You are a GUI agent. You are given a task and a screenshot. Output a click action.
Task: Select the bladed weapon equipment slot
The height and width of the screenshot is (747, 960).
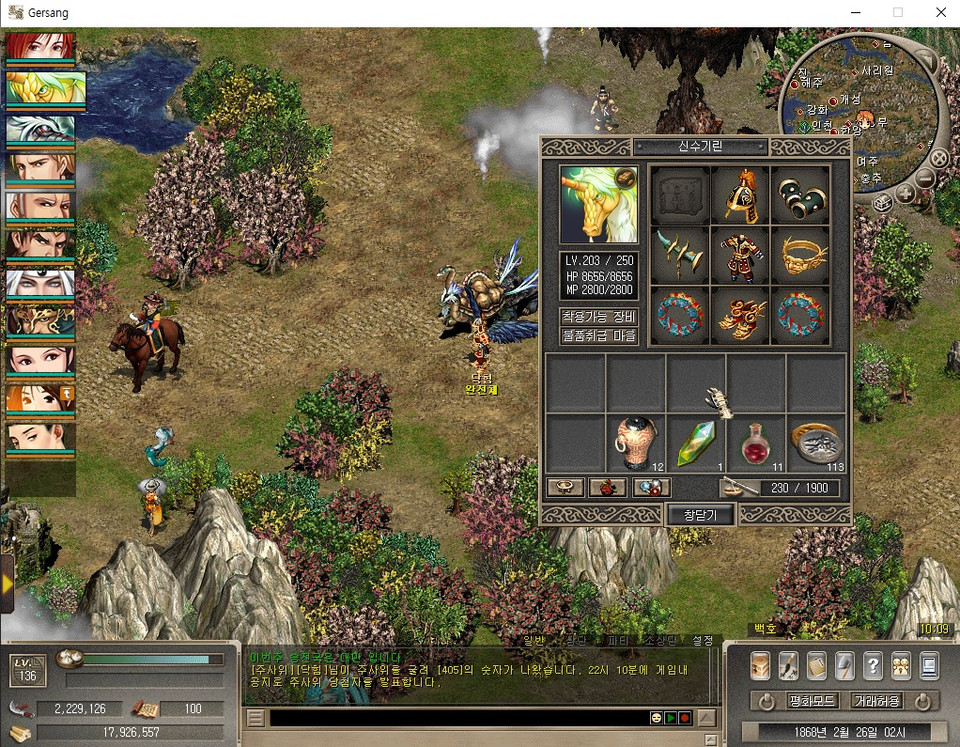pyautogui.click(x=680, y=255)
